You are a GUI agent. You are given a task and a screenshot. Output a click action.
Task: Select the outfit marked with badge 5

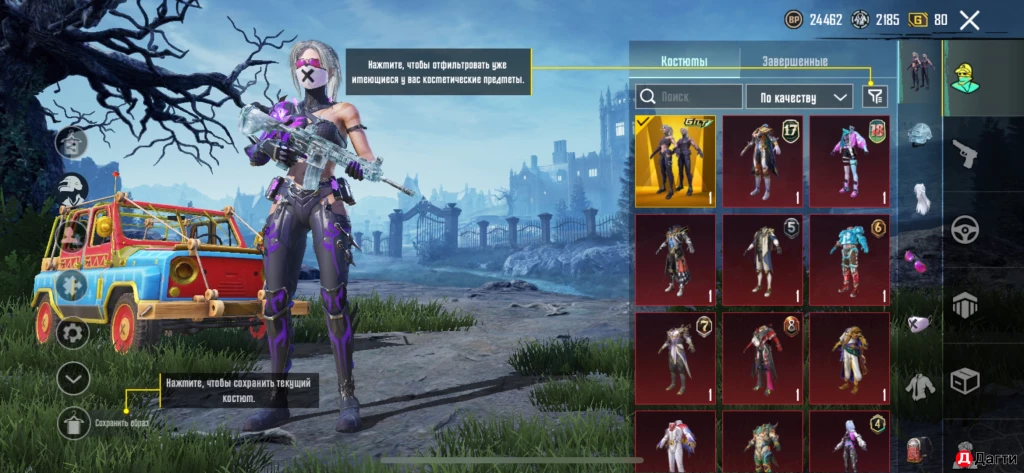tap(762, 259)
